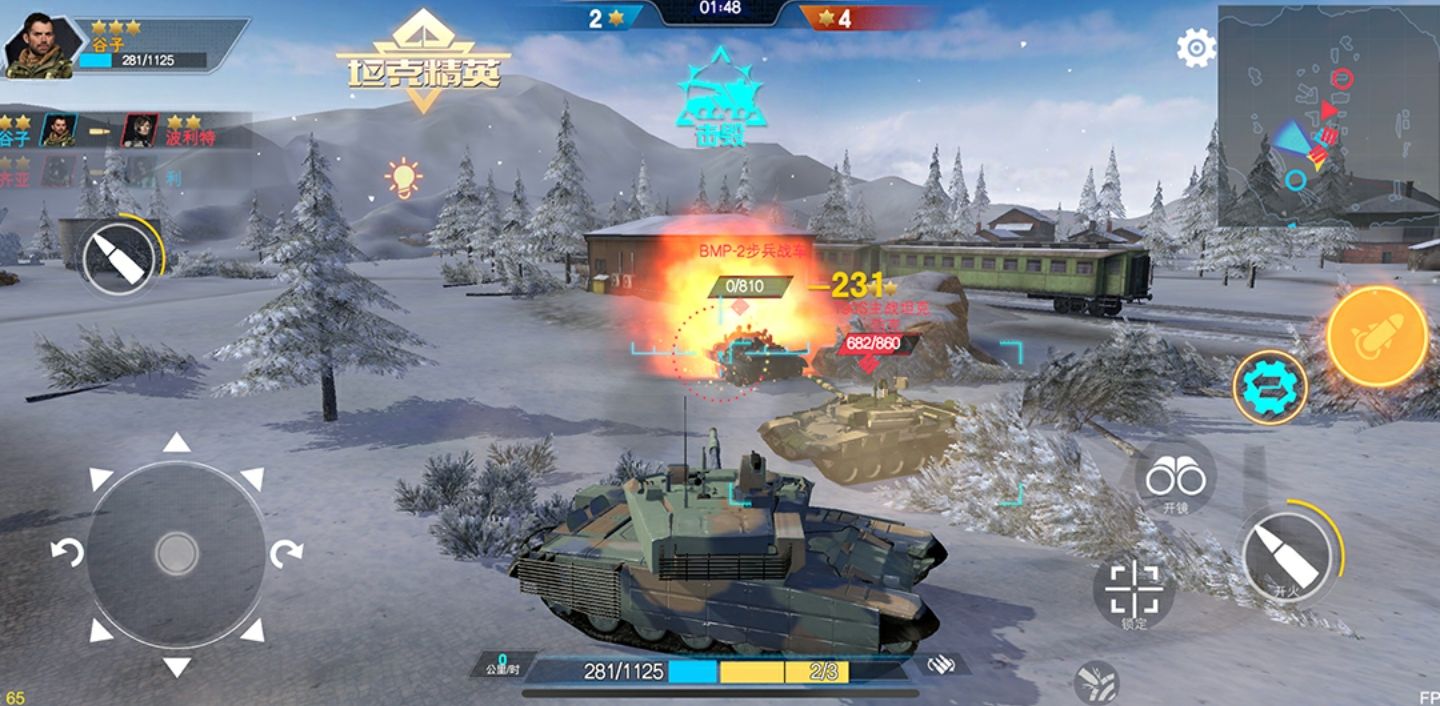Open the 开镜 binoculars scope view
The width and height of the screenshot is (1440, 706).
pyautogui.click(x=1175, y=480)
